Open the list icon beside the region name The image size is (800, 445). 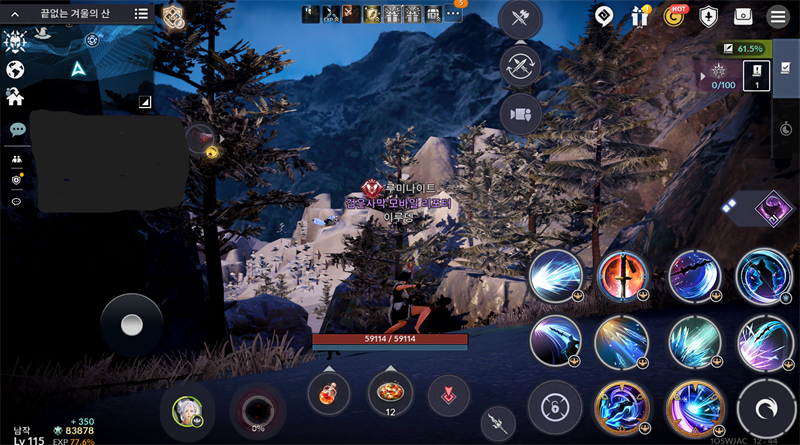click(141, 14)
